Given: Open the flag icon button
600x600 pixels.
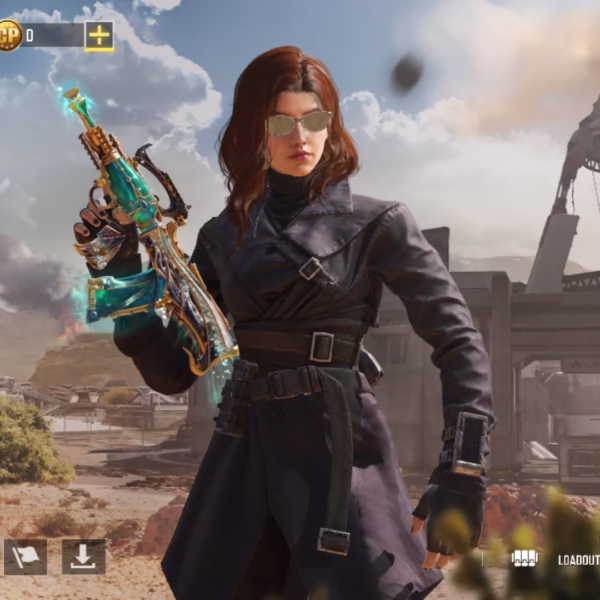Looking at the screenshot, I should click(25, 556).
